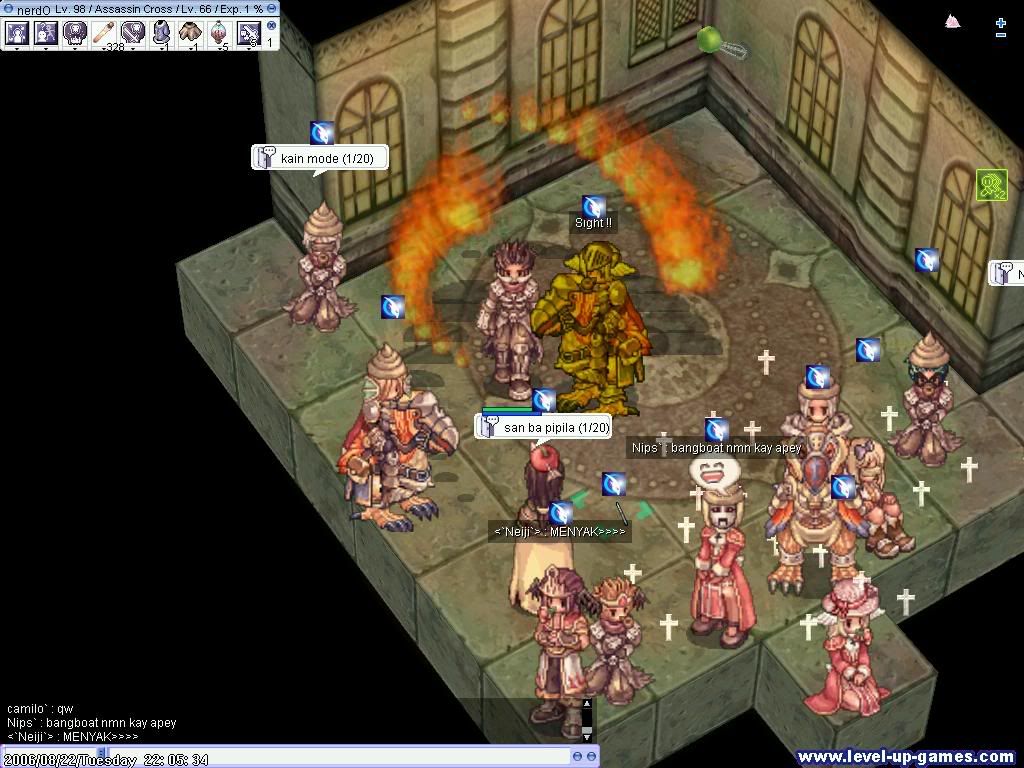Viewport: 1024px width, 768px height.
Task: Activate the sword strike skill in last hotbar slot
Action: 248,33
